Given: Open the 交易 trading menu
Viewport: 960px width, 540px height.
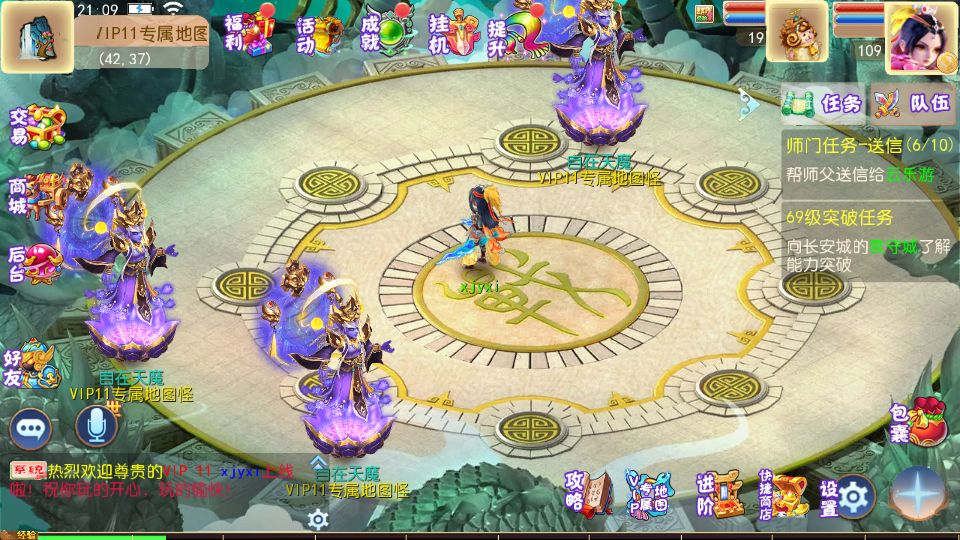Looking at the screenshot, I should tap(36, 126).
